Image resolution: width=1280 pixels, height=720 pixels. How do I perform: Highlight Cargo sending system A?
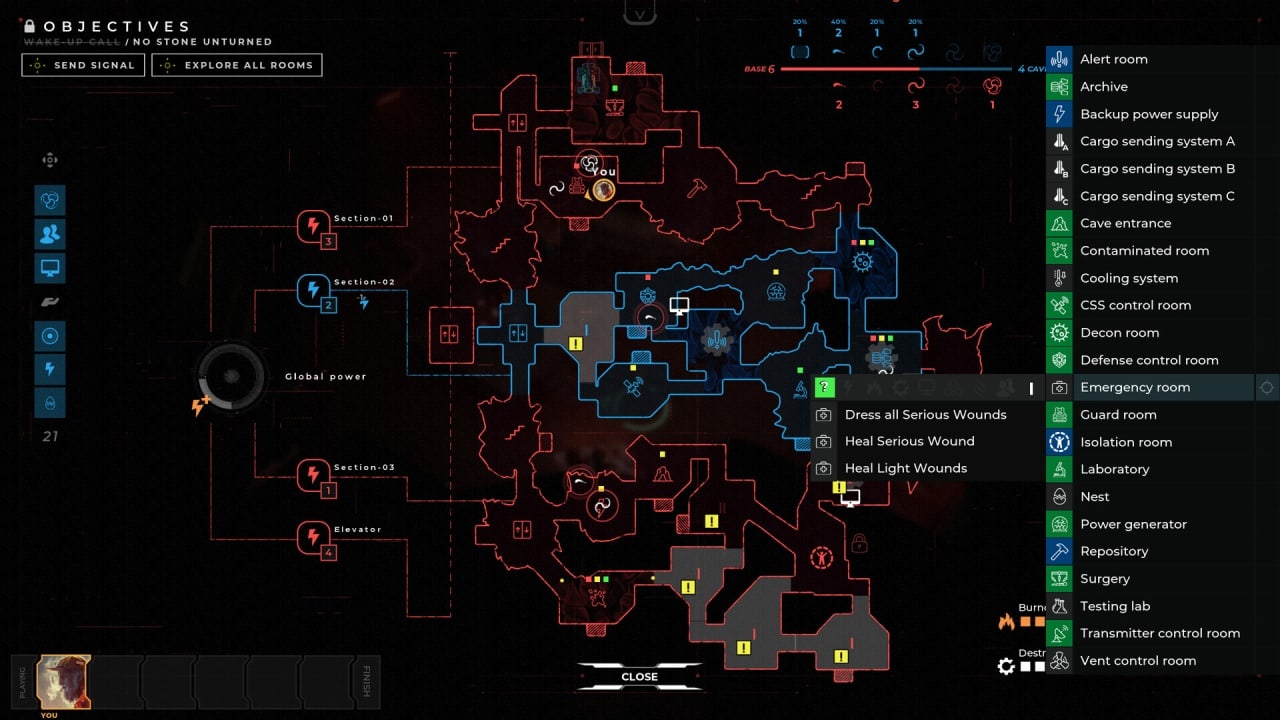coord(1157,141)
